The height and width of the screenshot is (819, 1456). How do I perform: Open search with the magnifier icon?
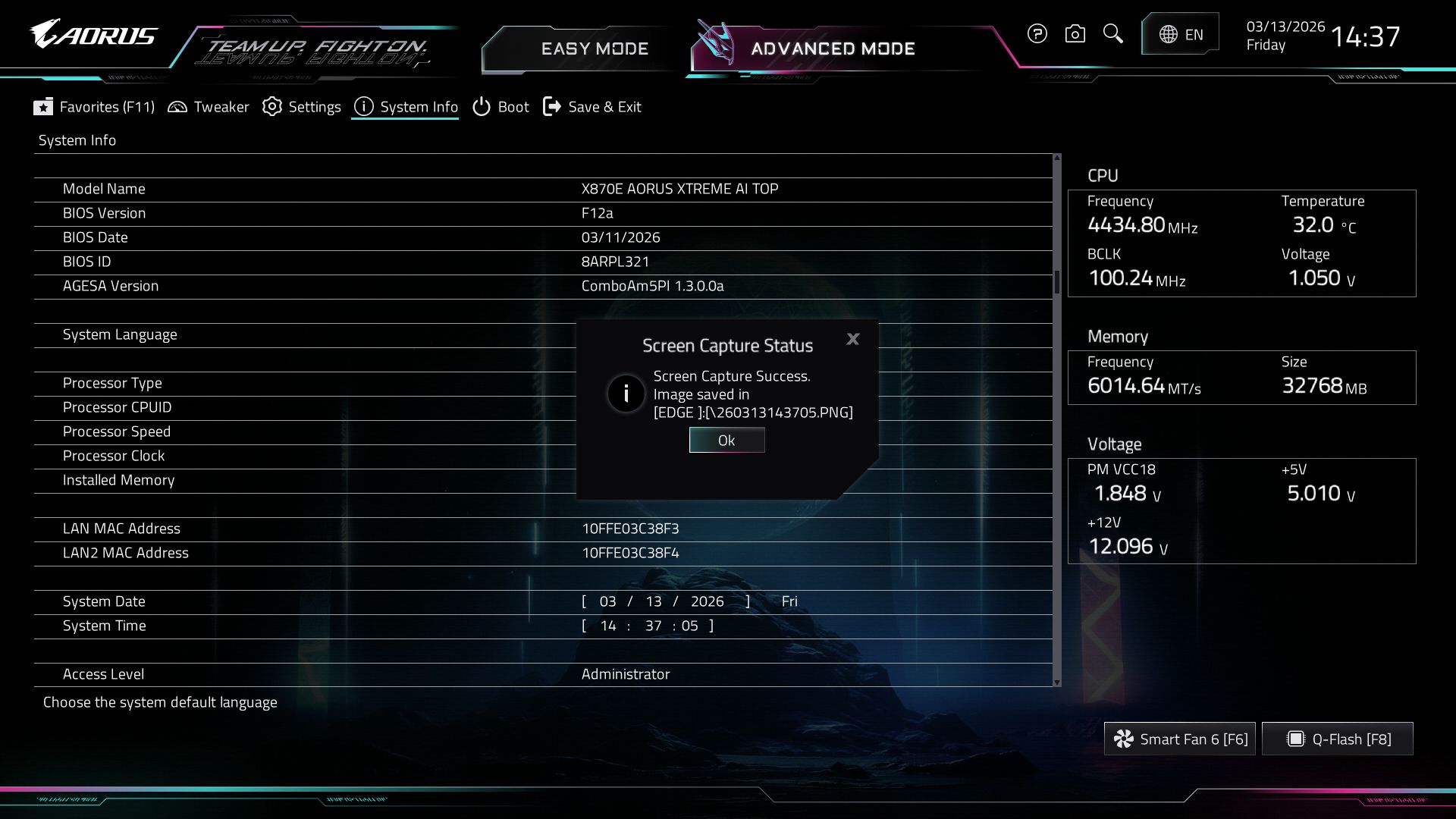tap(1112, 34)
